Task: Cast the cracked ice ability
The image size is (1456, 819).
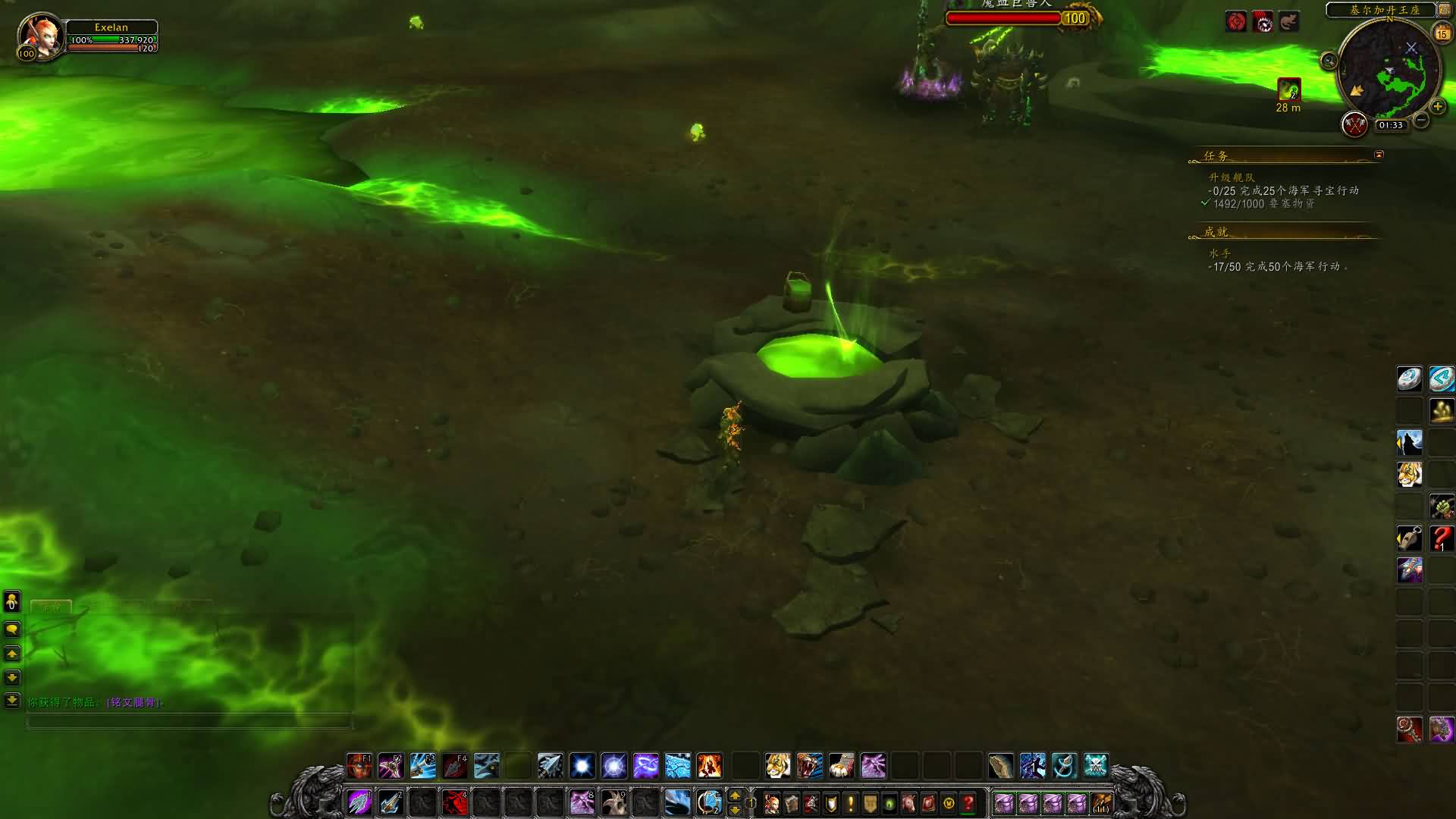Action: [x=677, y=766]
